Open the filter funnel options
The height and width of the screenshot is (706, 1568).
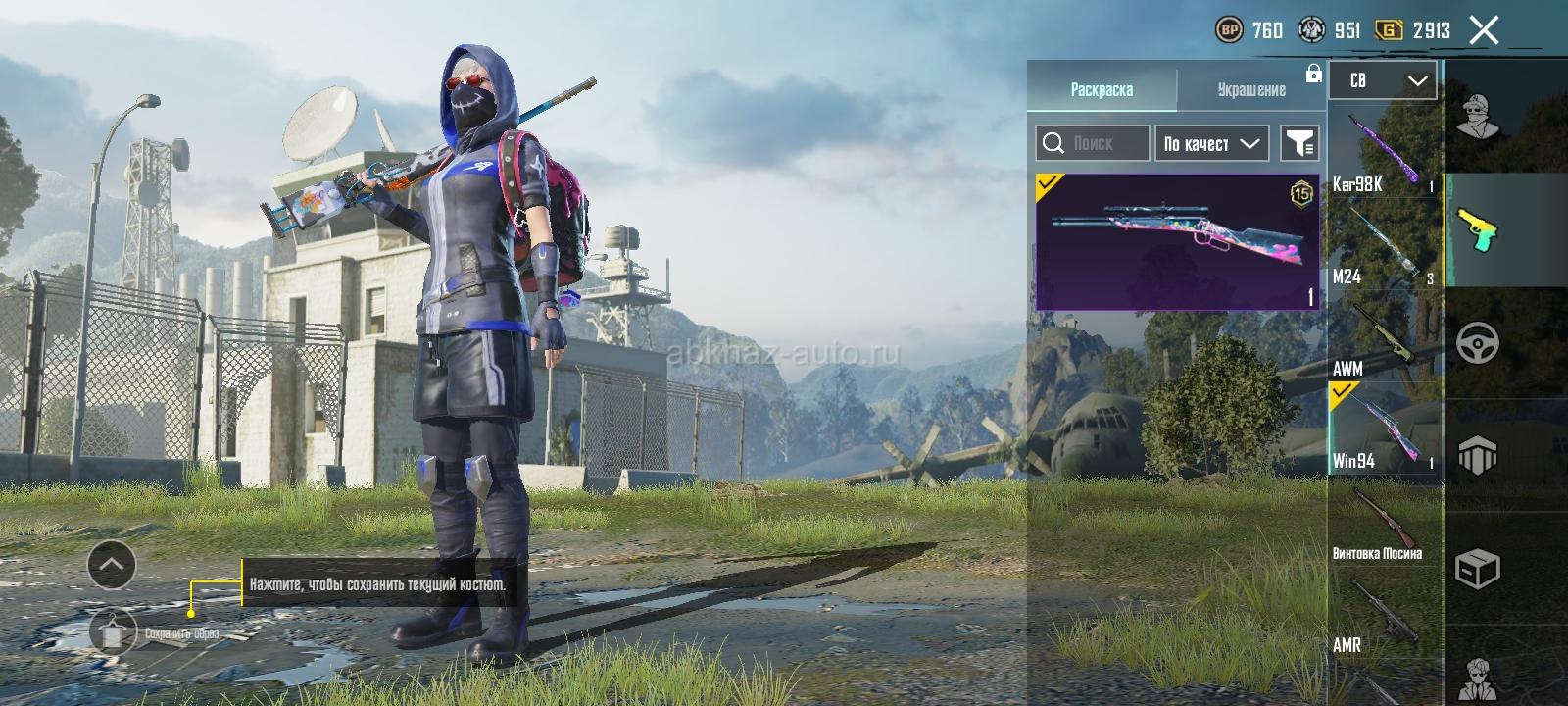point(1299,143)
